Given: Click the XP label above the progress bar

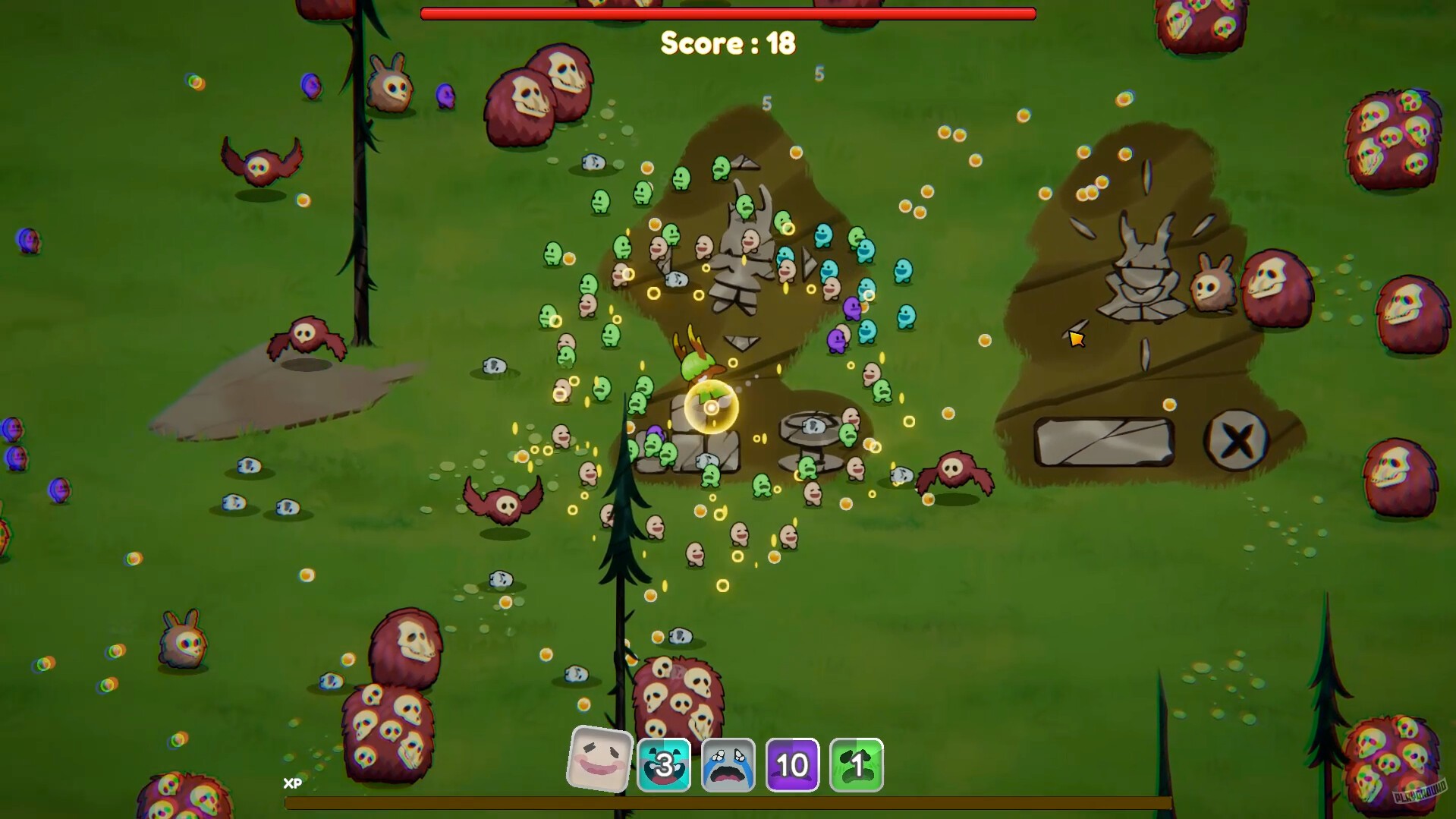Looking at the screenshot, I should (x=291, y=783).
